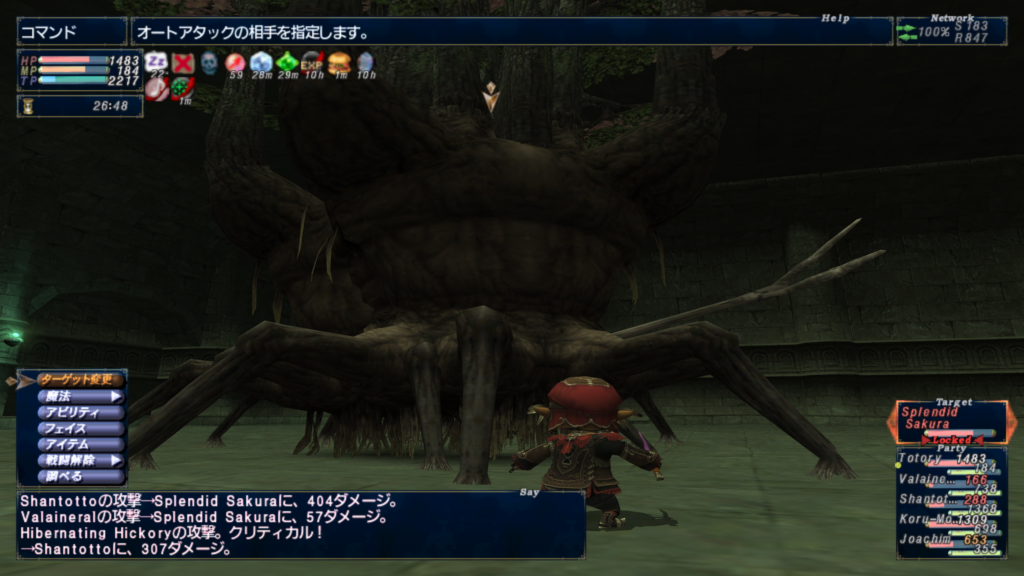Viewport: 1024px width, 576px height.
Task: Open the 魔法 magic submenu
Action: point(80,396)
